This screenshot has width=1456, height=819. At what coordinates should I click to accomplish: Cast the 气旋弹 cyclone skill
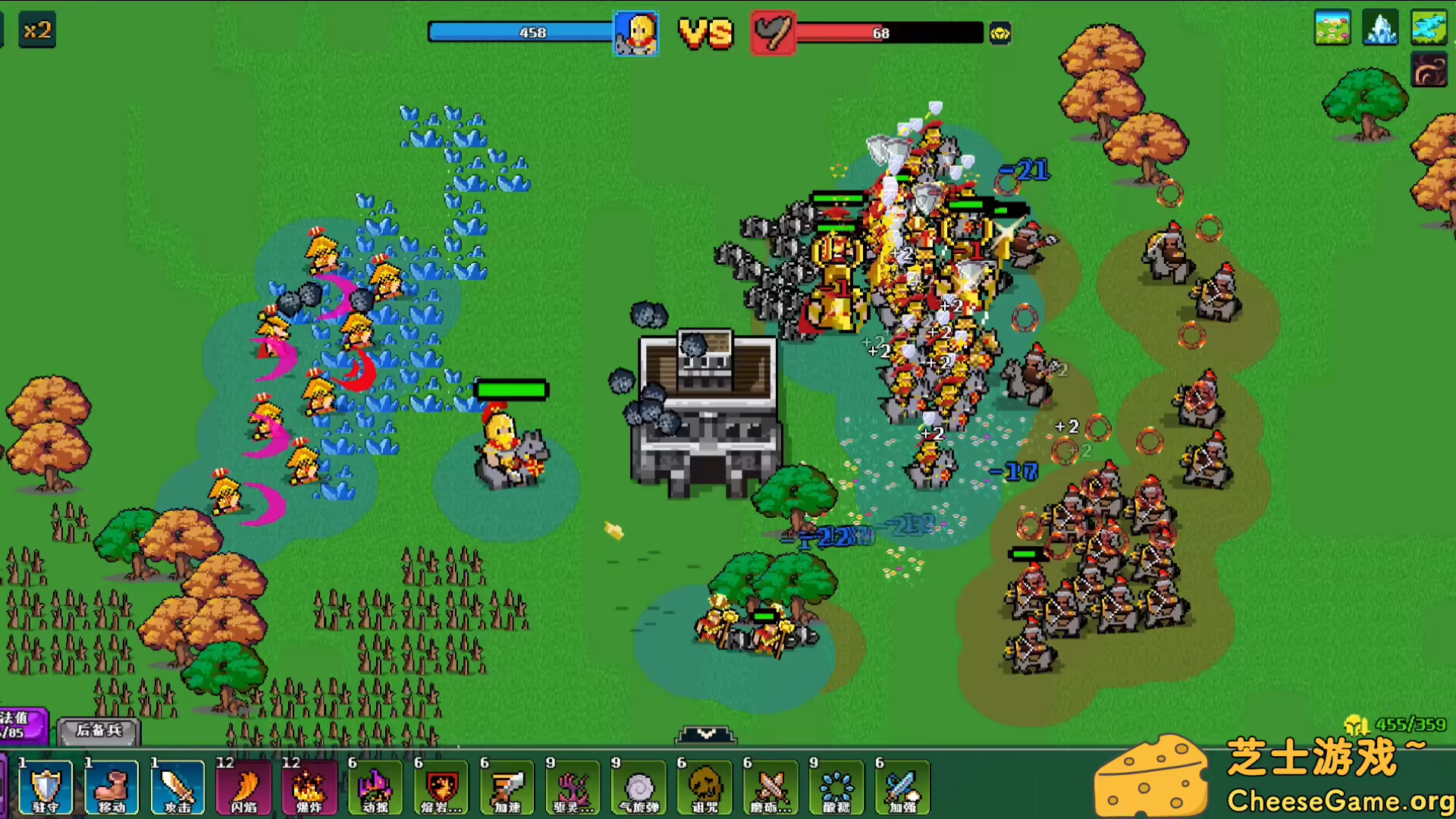pyautogui.click(x=639, y=786)
